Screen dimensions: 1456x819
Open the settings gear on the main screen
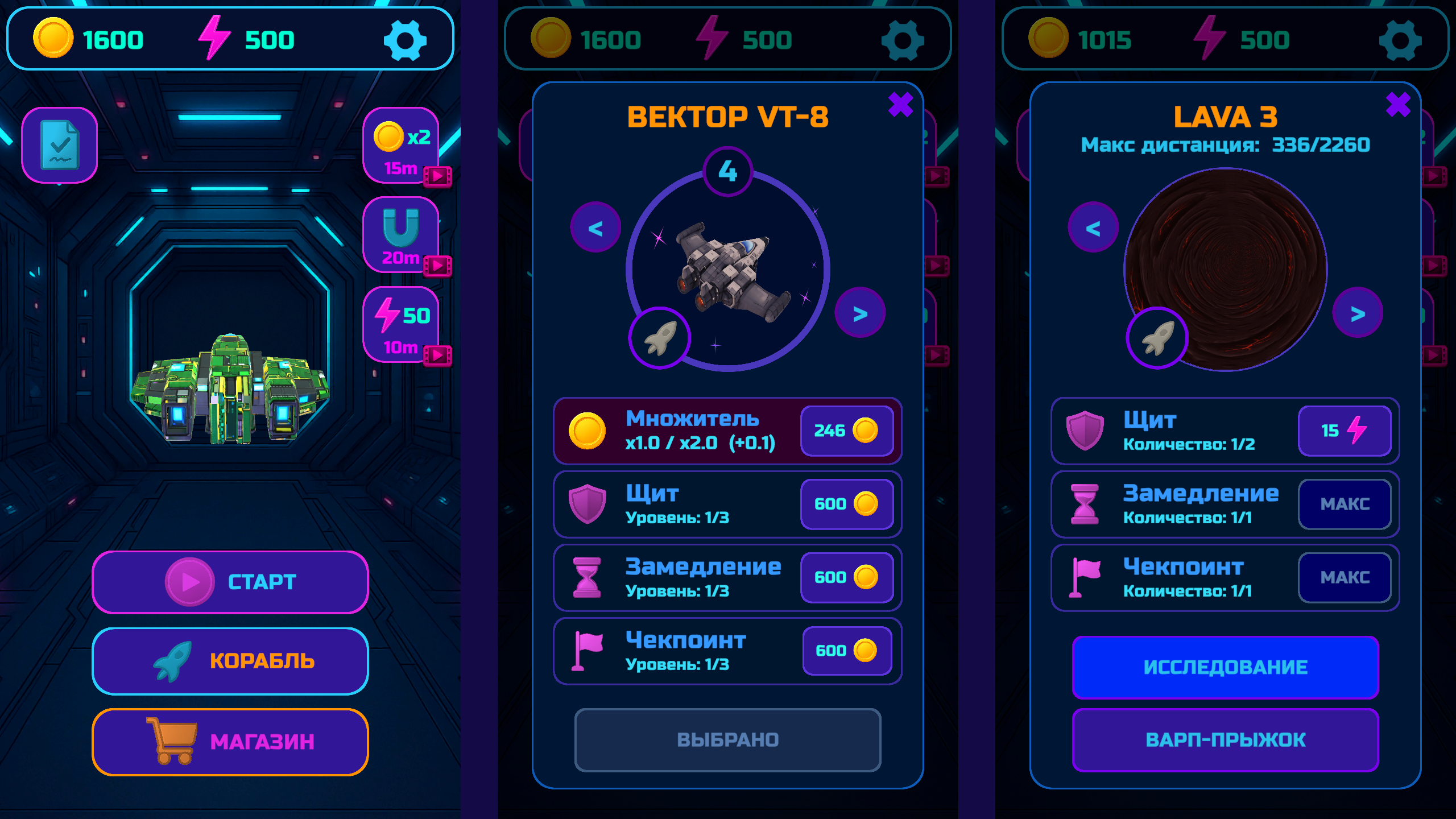[406, 40]
